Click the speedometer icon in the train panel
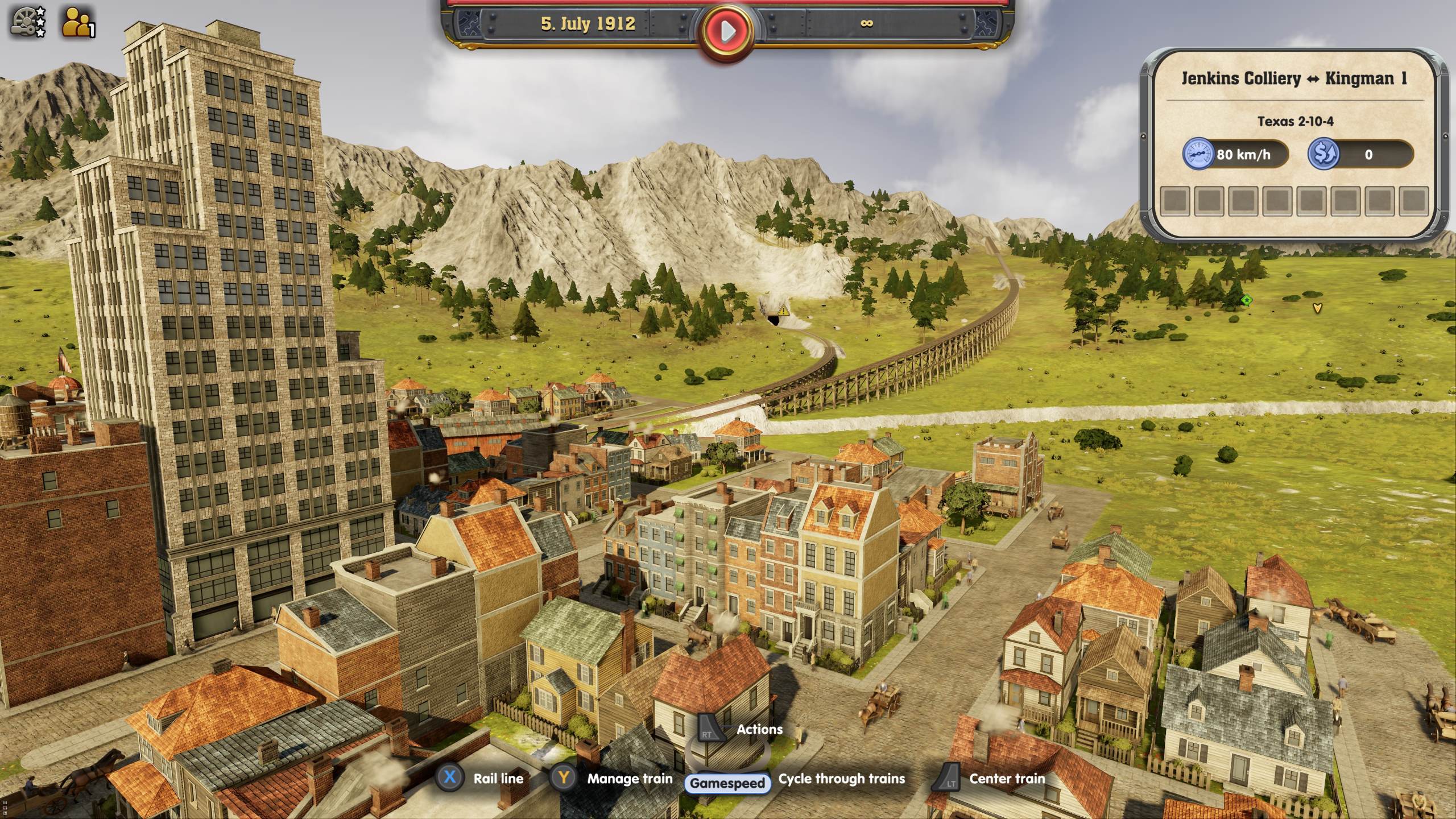1456x819 pixels. [1198, 154]
